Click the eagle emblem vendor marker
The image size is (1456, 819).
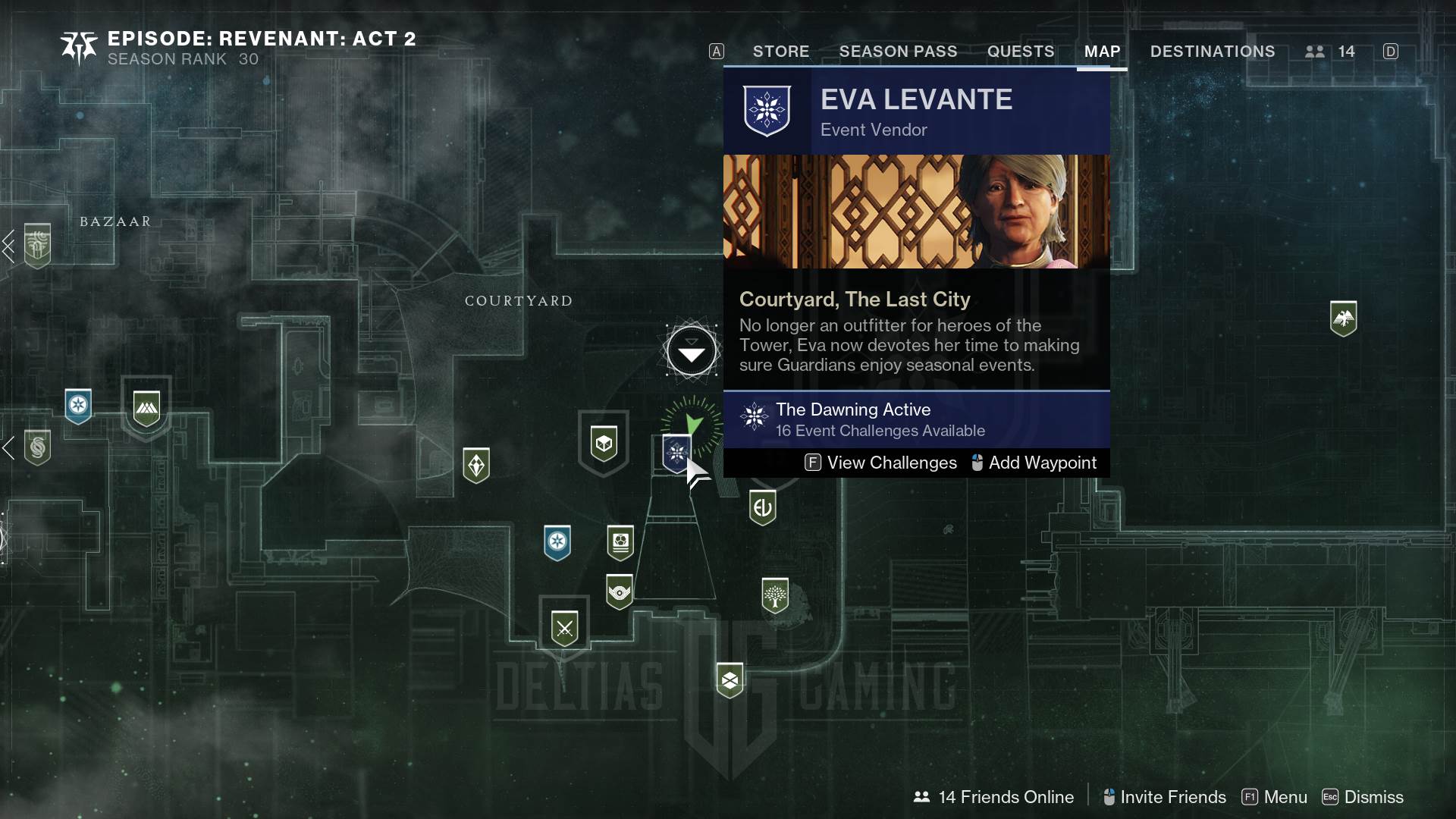[1343, 318]
